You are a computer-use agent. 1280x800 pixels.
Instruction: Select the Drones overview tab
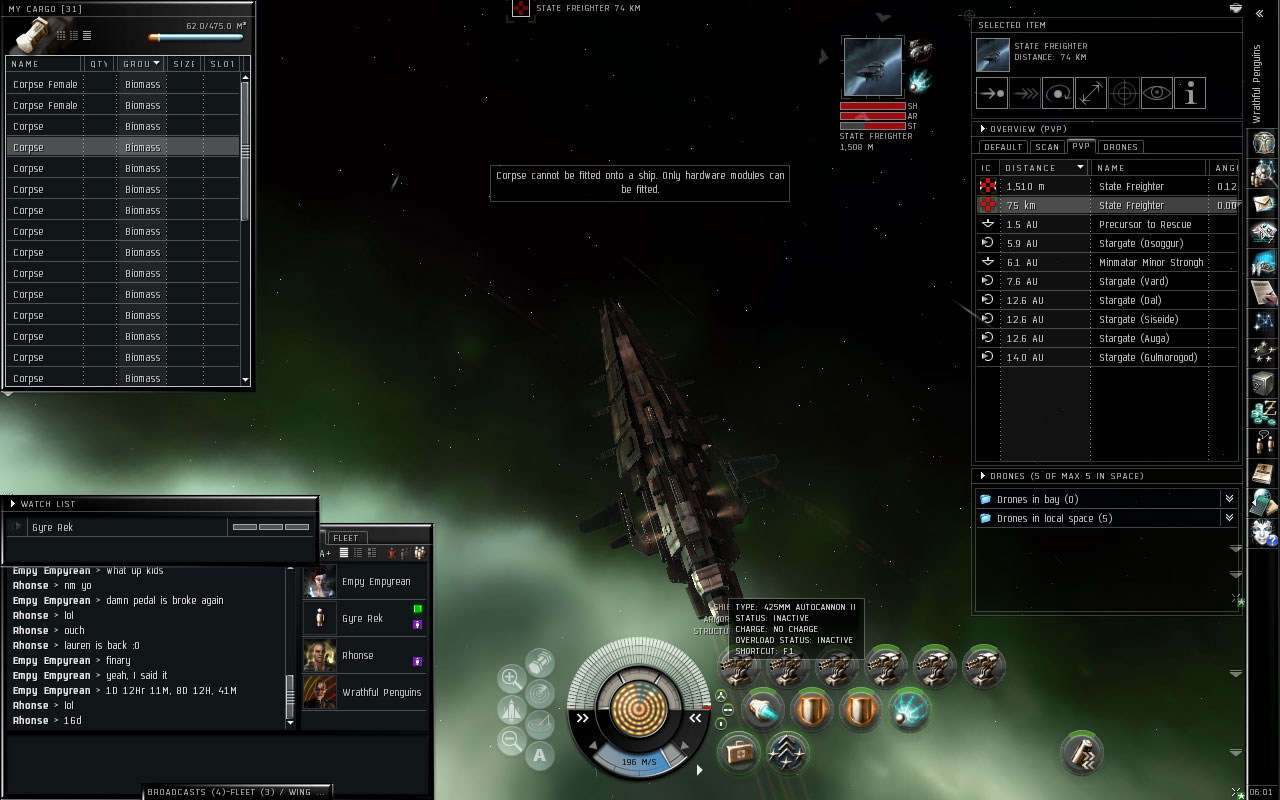[1120, 147]
